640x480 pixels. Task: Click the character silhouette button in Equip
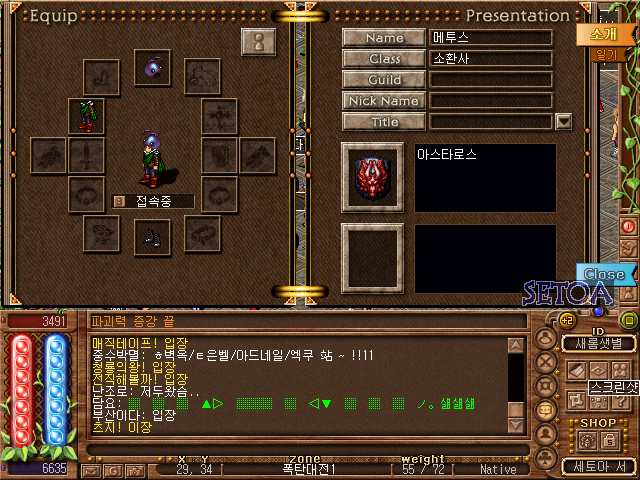(x=258, y=44)
